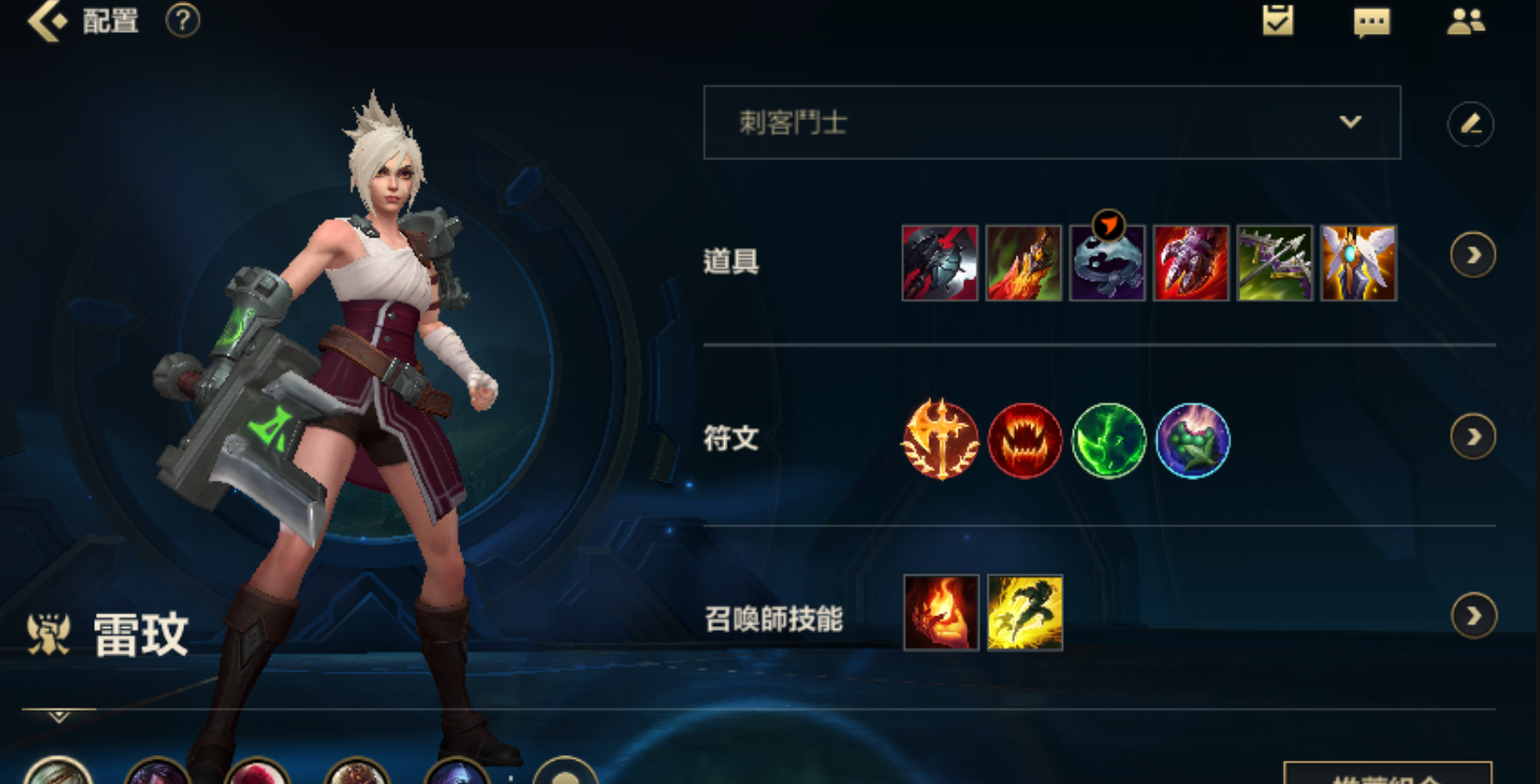The width and height of the screenshot is (1540, 784).
Task: Expand the 召喚師技能 section chevron
Action: [1474, 613]
